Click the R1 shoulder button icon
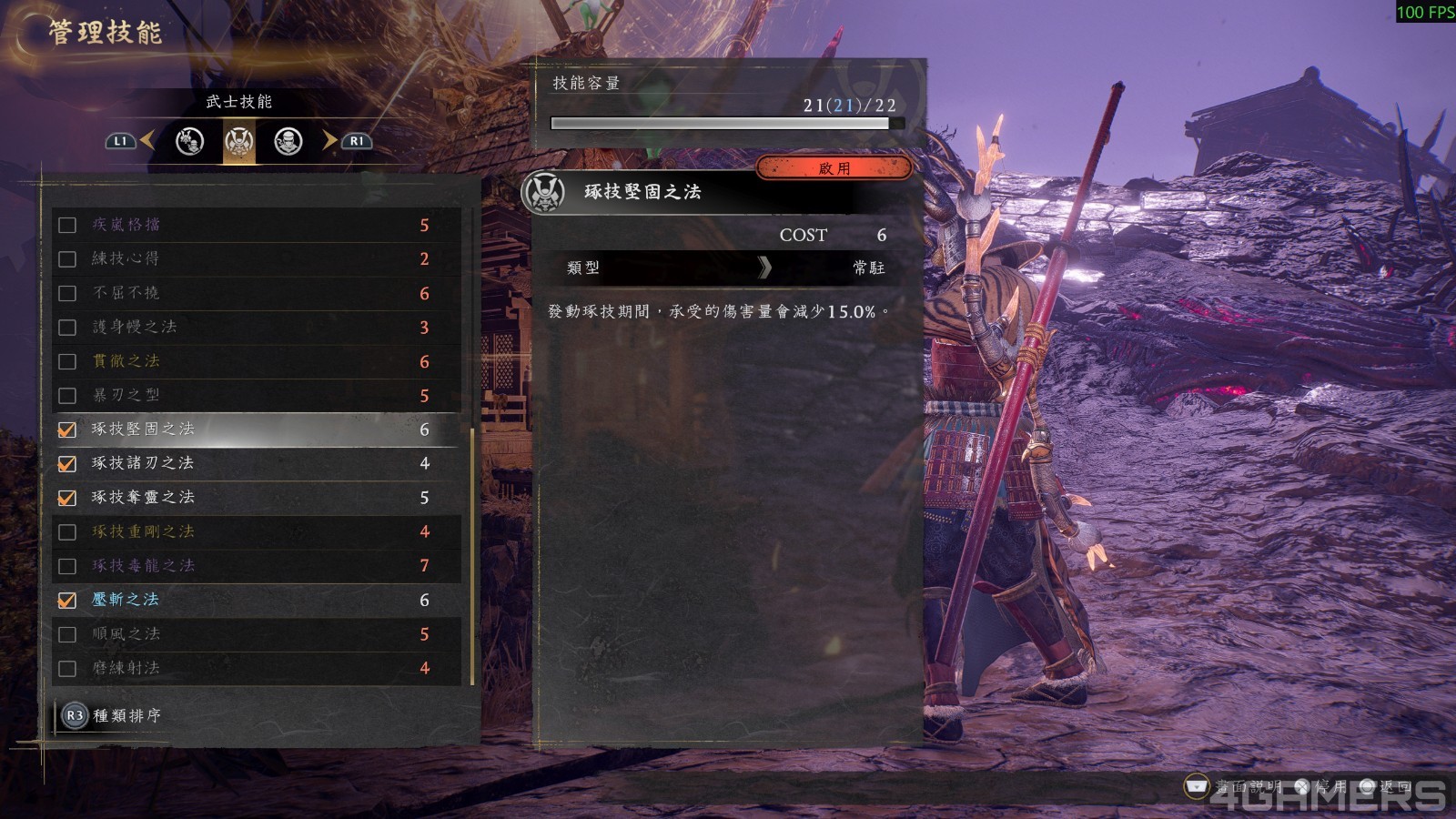Screen dimensions: 1456x819 357,141
